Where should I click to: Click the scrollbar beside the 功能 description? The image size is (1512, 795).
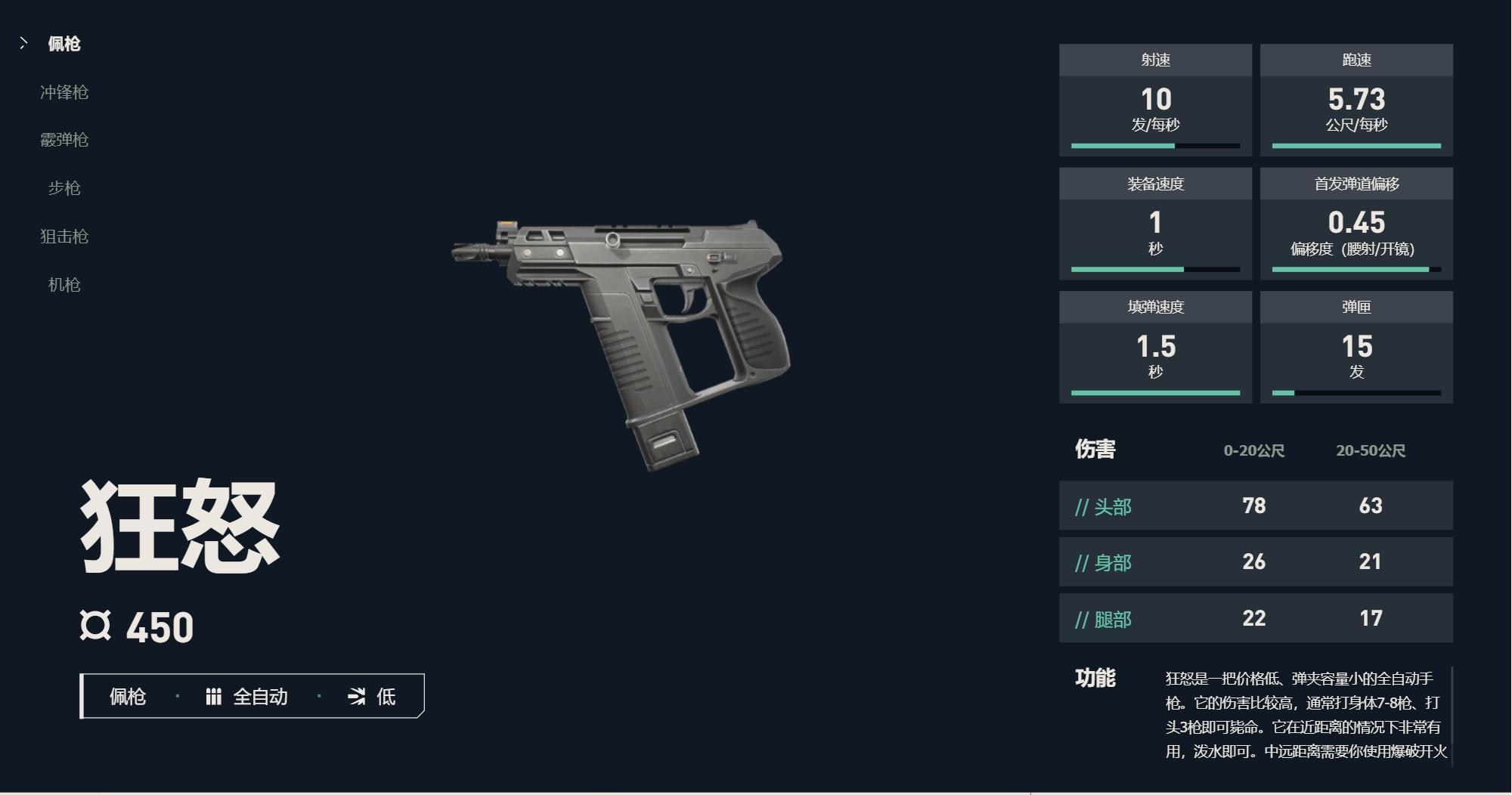coord(1452,716)
